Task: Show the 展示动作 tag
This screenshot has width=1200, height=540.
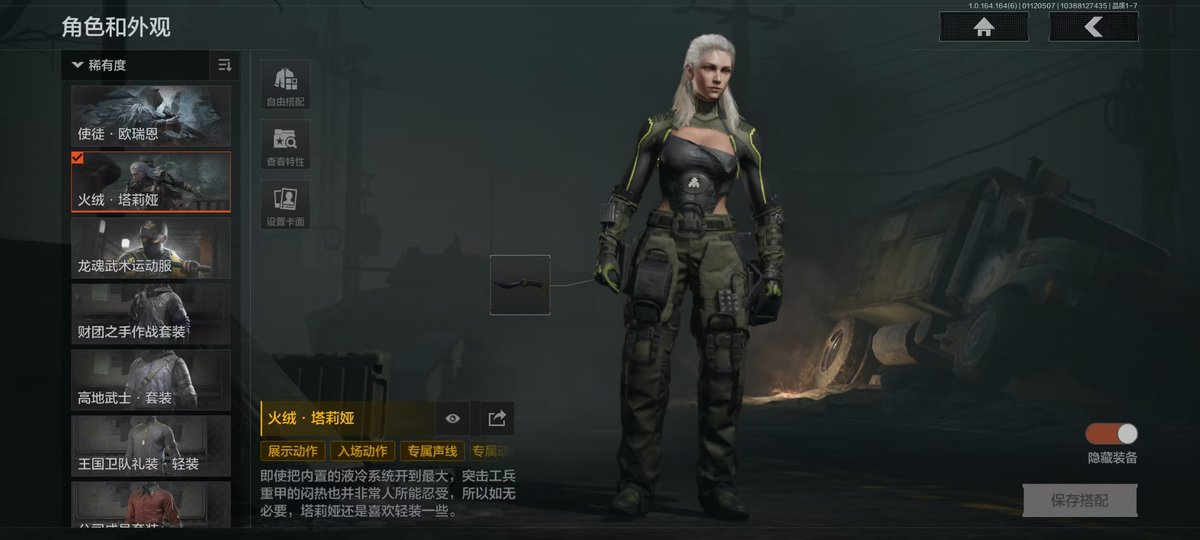Action: 293,452
